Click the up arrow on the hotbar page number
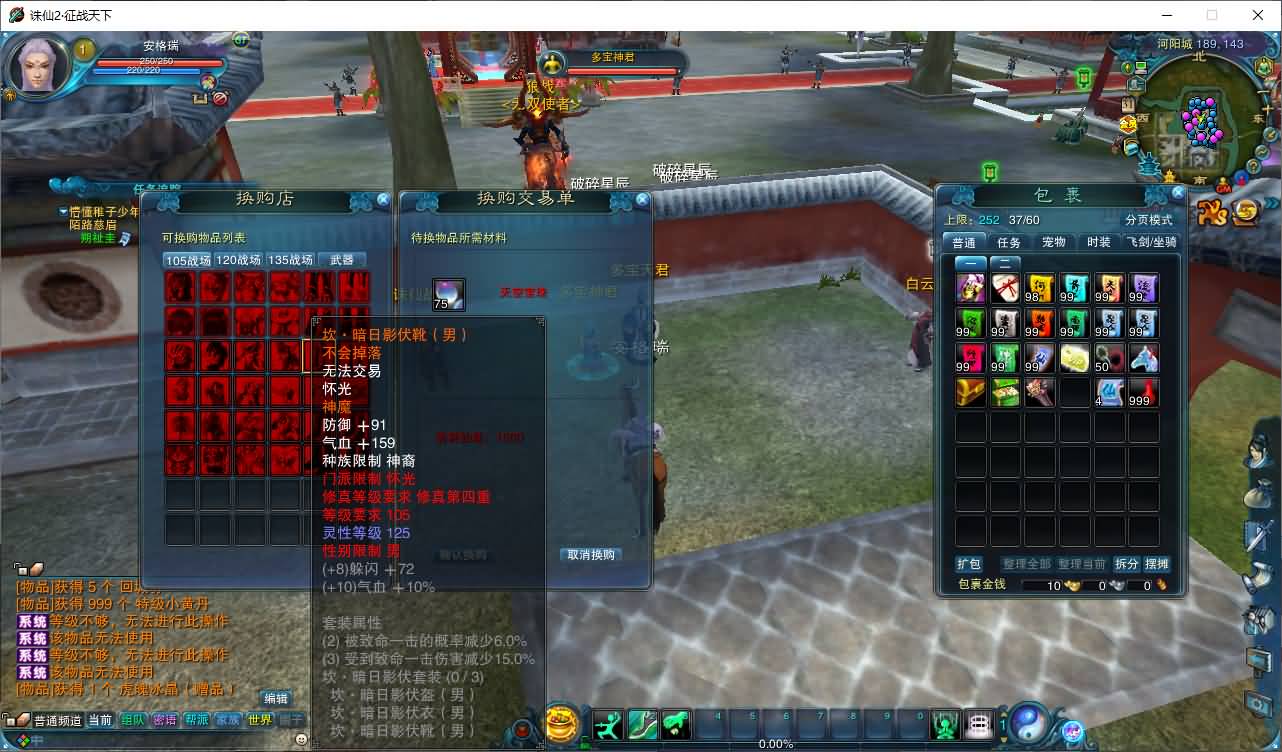The image size is (1282, 752). (1003, 713)
